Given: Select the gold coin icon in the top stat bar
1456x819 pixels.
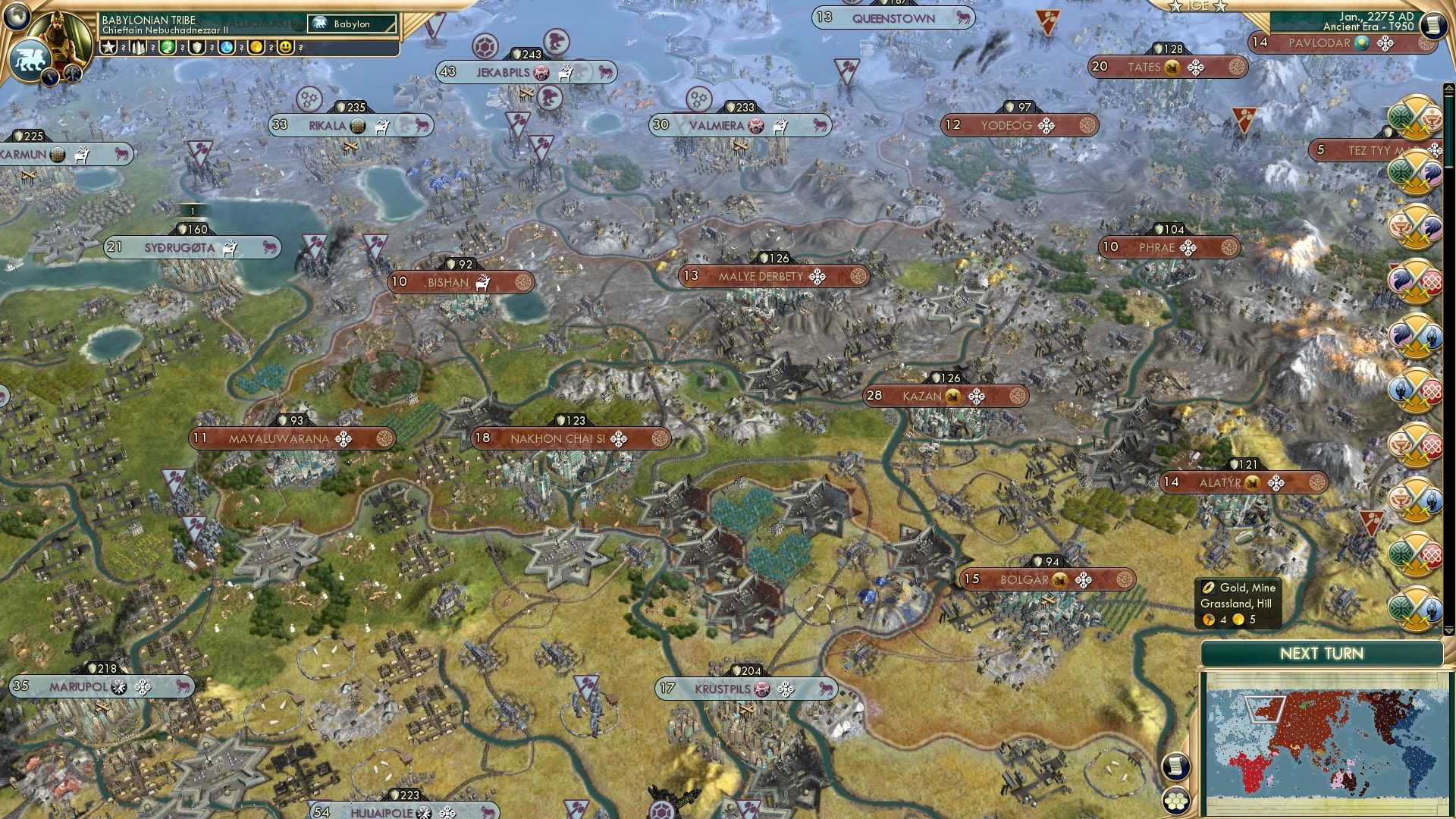Looking at the screenshot, I should [257, 47].
